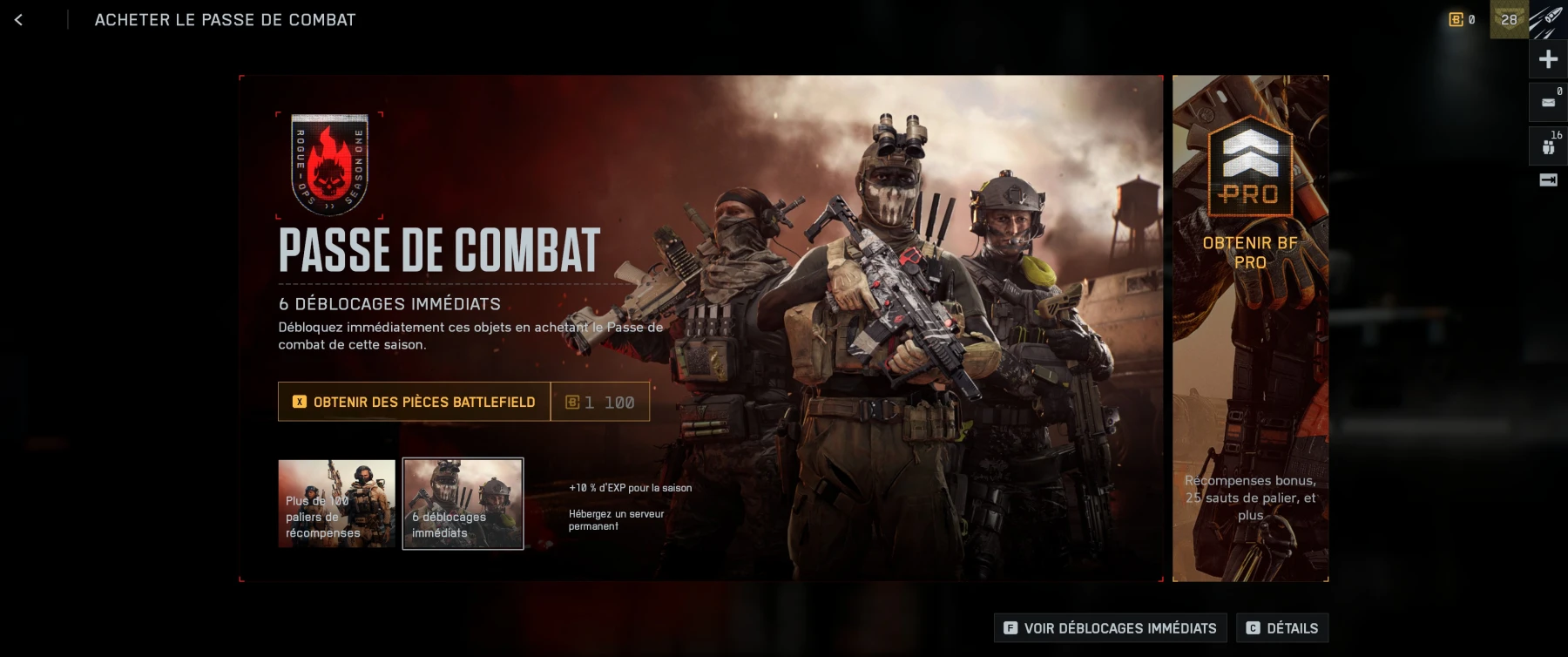Viewport: 1568px width, 657px height.
Task: Open Voir déblocages immédiats
Action: [1110, 628]
